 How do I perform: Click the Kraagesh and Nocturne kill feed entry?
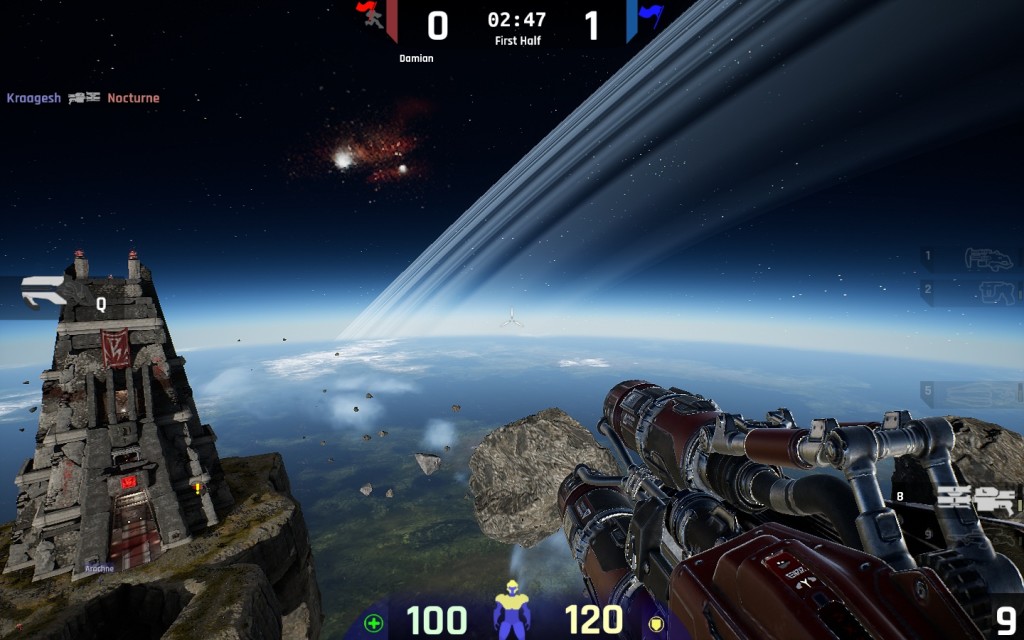click(x=83, y=98)
